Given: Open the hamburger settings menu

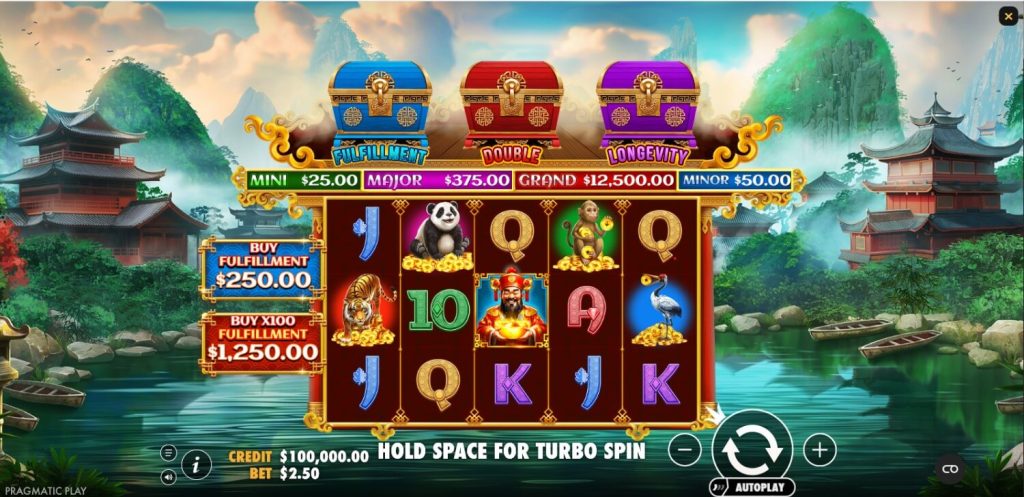Looking at the screenshot, I should click(x=168, y=452).
